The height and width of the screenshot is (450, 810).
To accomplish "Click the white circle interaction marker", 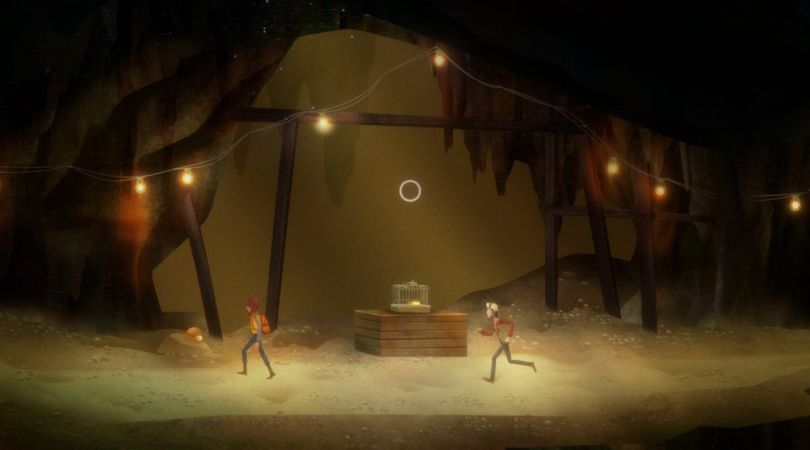I will 410,191.
